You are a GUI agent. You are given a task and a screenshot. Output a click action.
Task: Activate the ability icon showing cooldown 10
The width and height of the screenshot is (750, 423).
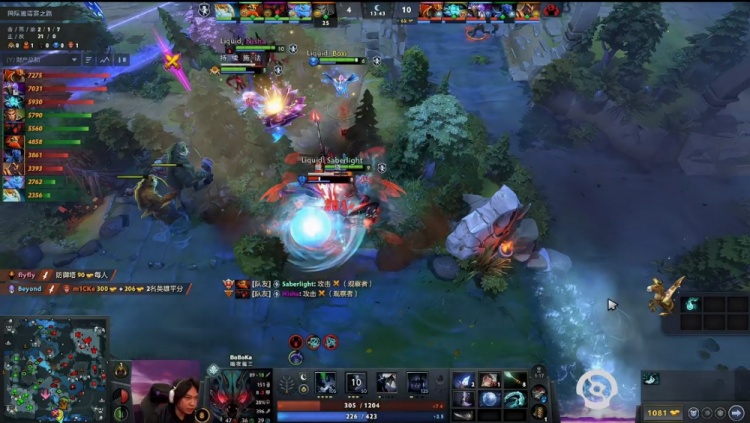point(357,383)
